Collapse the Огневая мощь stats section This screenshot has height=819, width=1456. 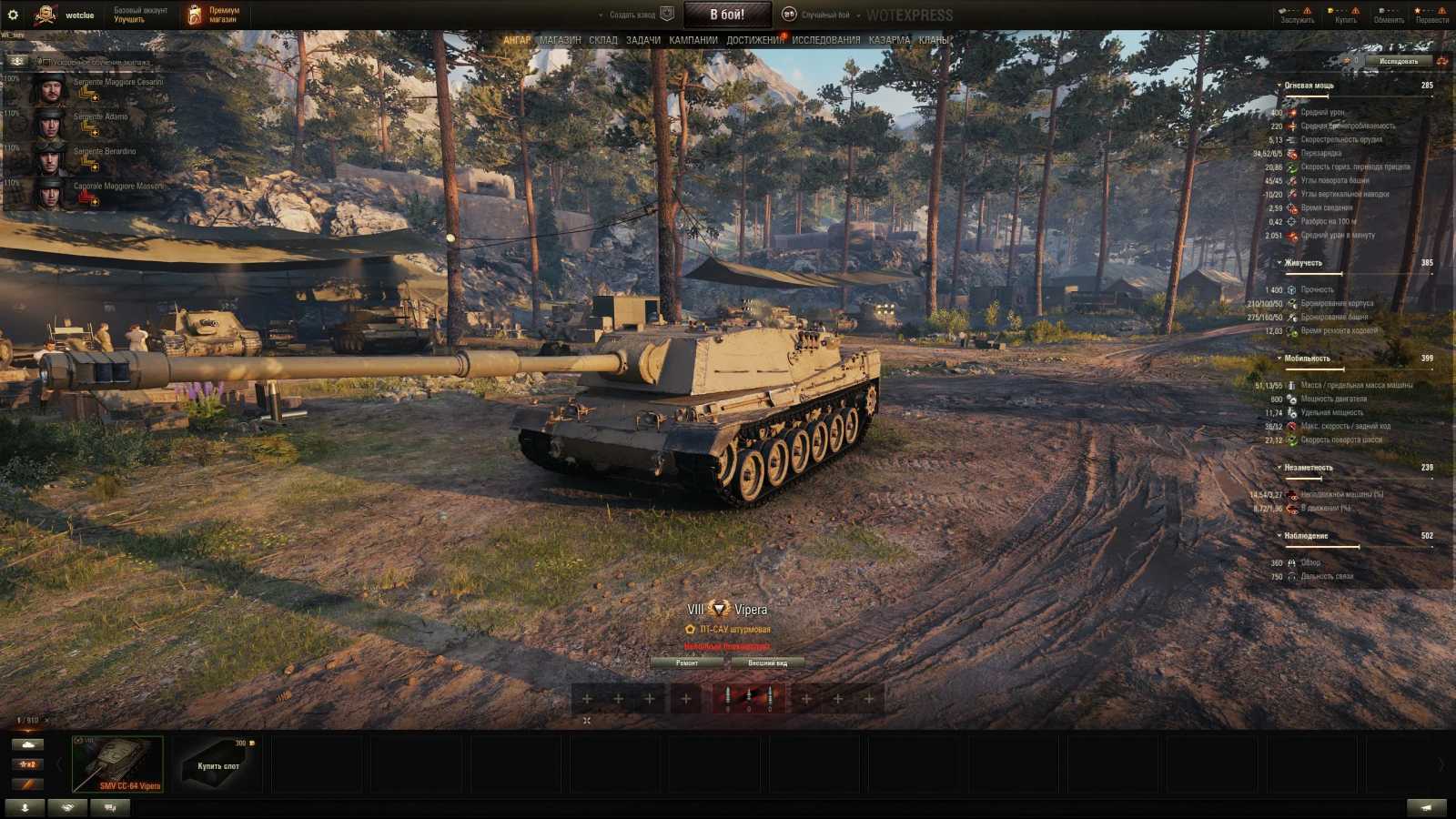1279,84
